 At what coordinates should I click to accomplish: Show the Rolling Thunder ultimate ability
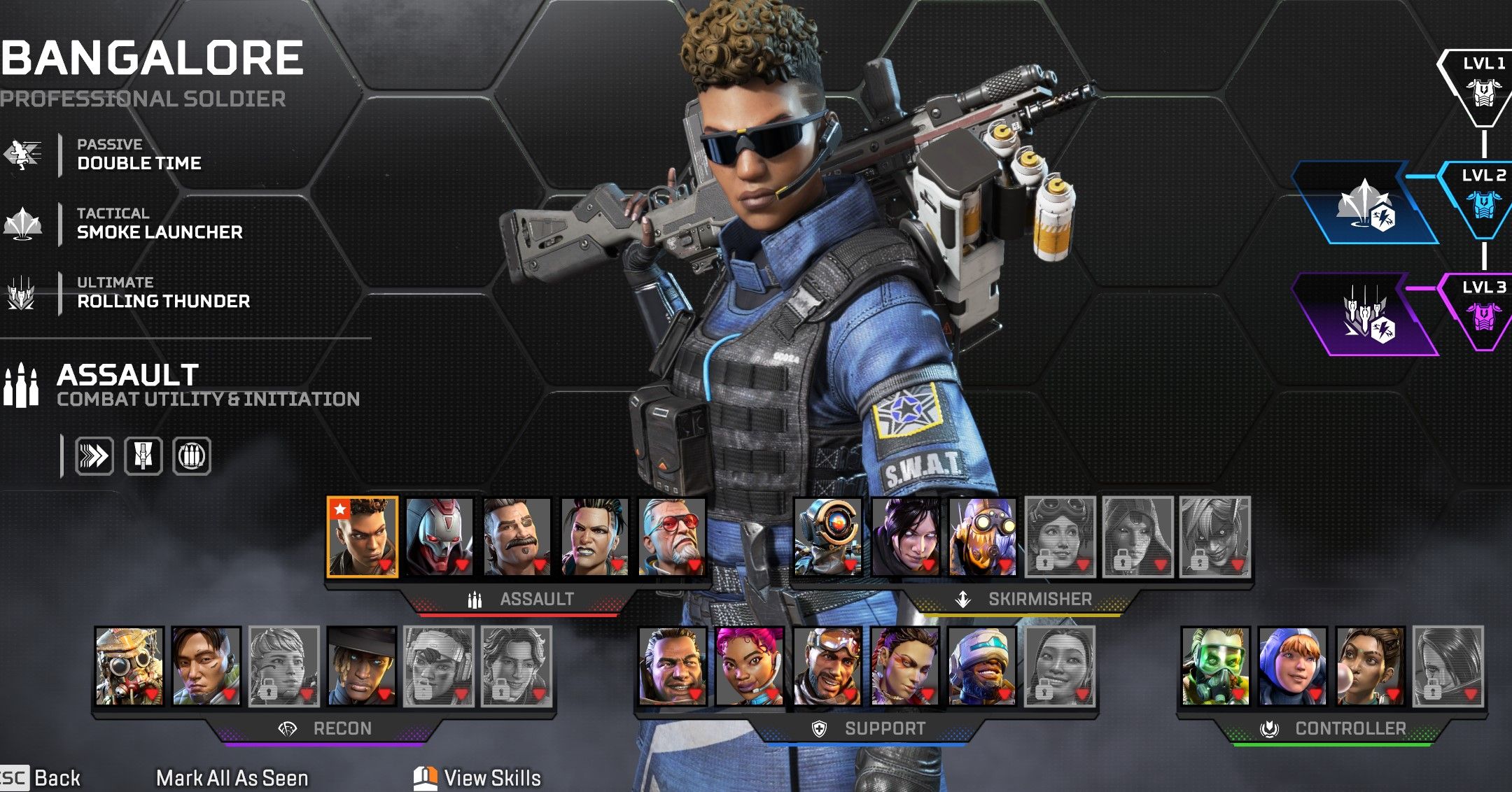coord(162,293)
